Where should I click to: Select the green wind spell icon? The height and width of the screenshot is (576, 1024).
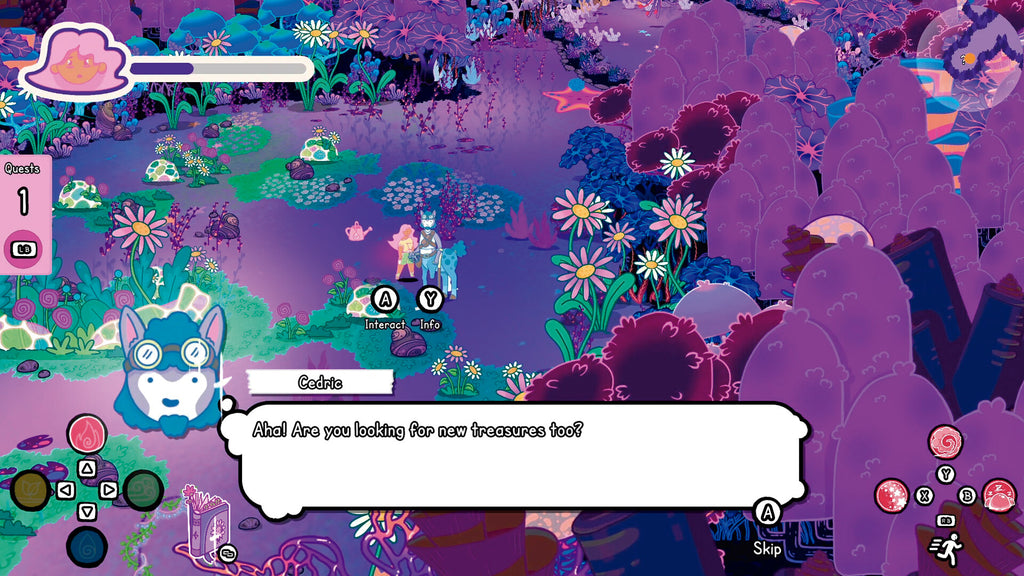click(x=144, y=490)
